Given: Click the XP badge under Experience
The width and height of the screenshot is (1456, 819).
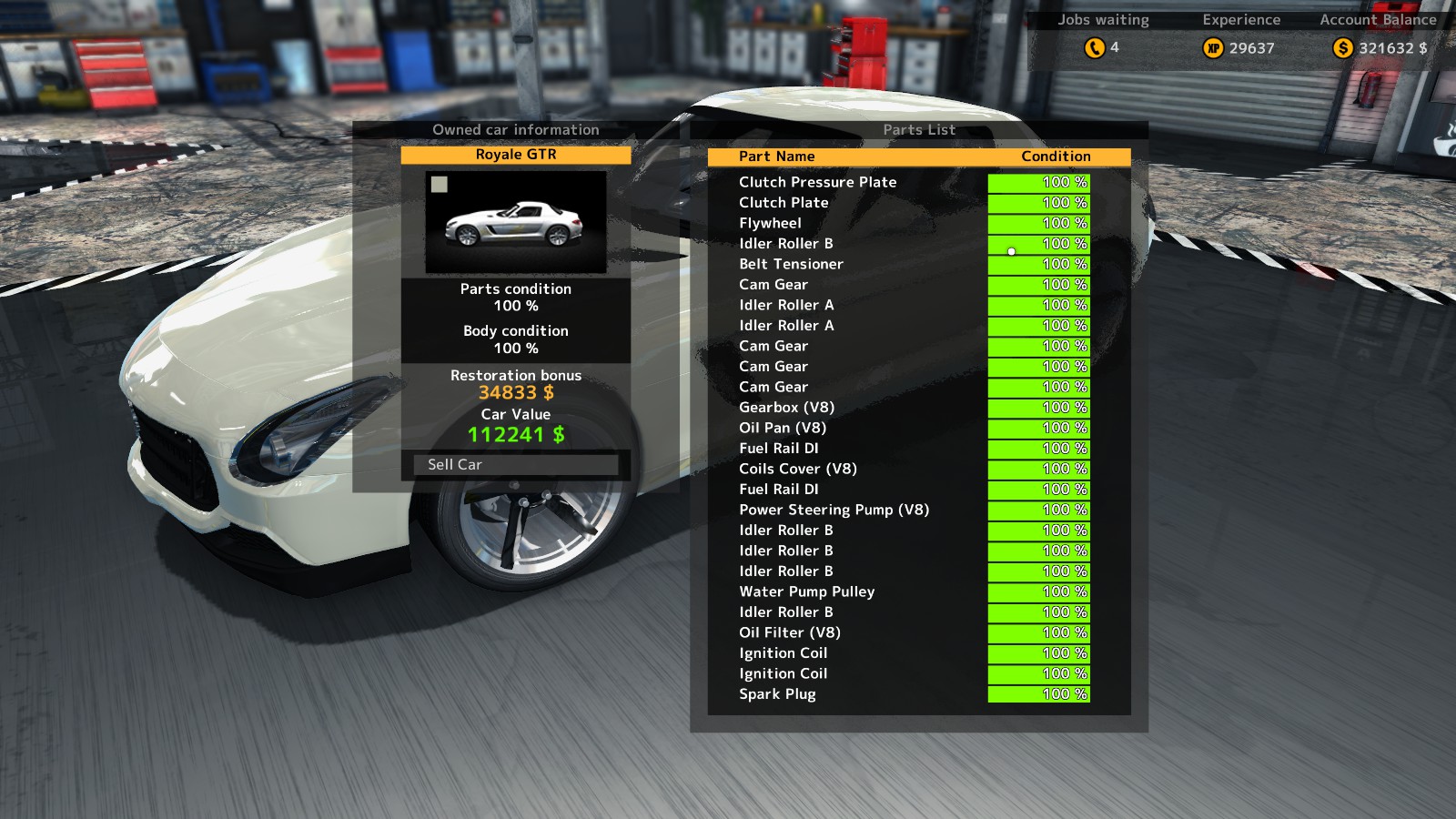Looking at the screenshot, I should [x=1215, y=47].
